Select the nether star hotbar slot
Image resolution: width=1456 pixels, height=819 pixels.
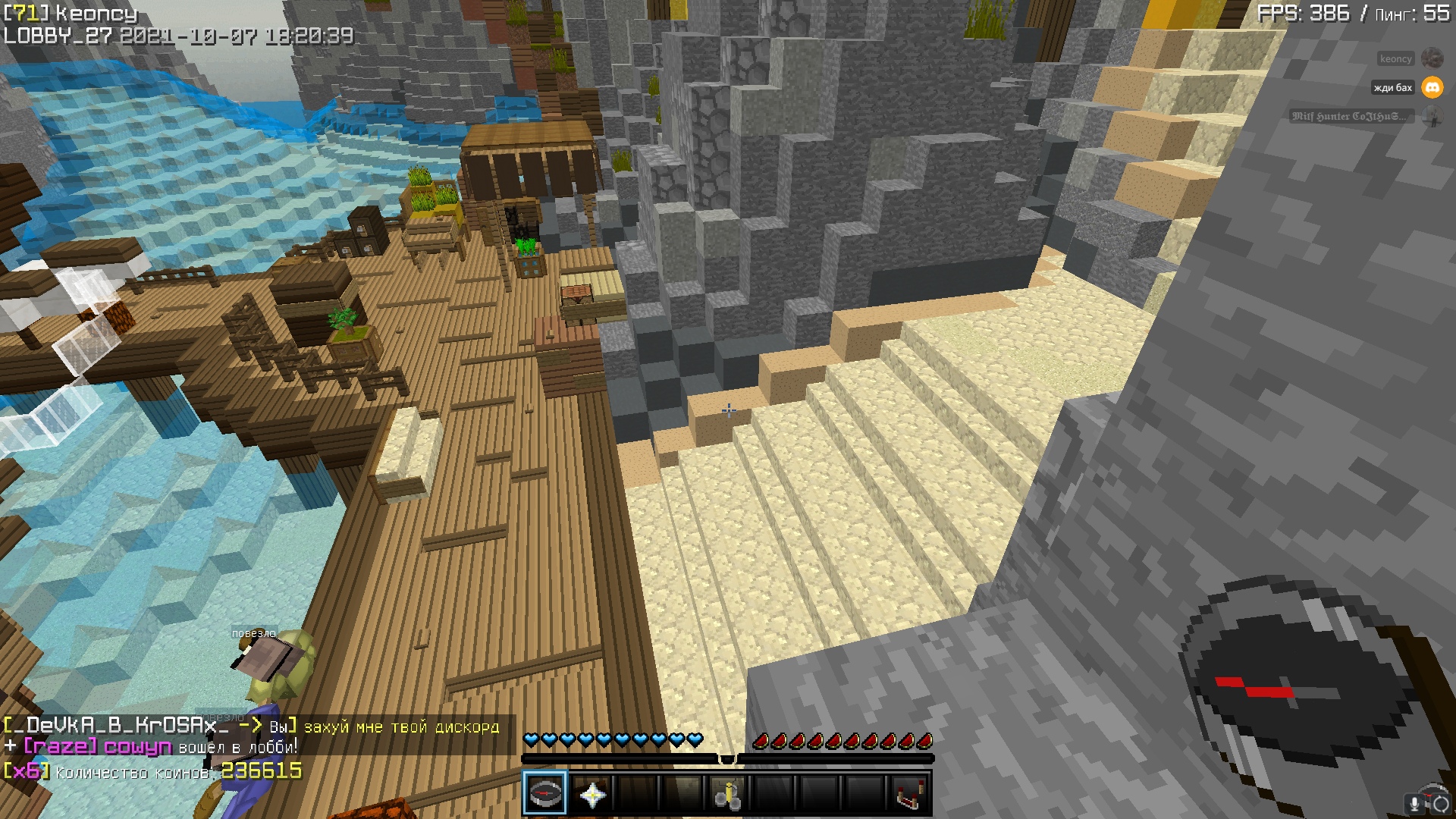[x=591, y=794]
